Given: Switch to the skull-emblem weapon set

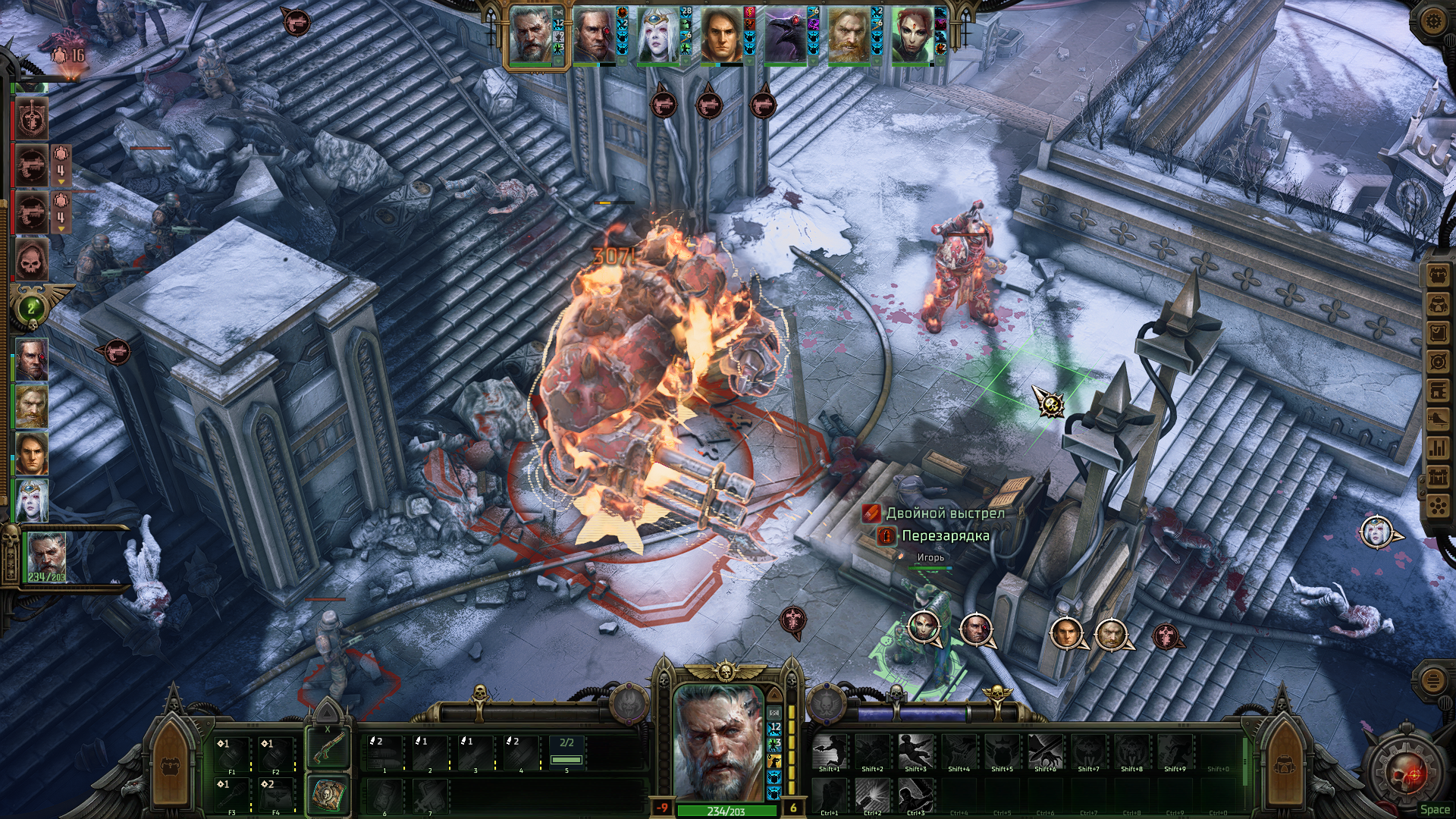Looking at the screenshot, I should point(328,794).
